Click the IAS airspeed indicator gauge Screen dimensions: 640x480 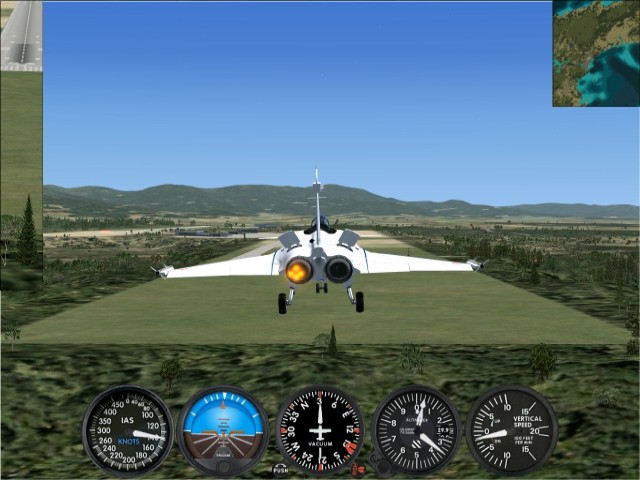coord(127,430)
